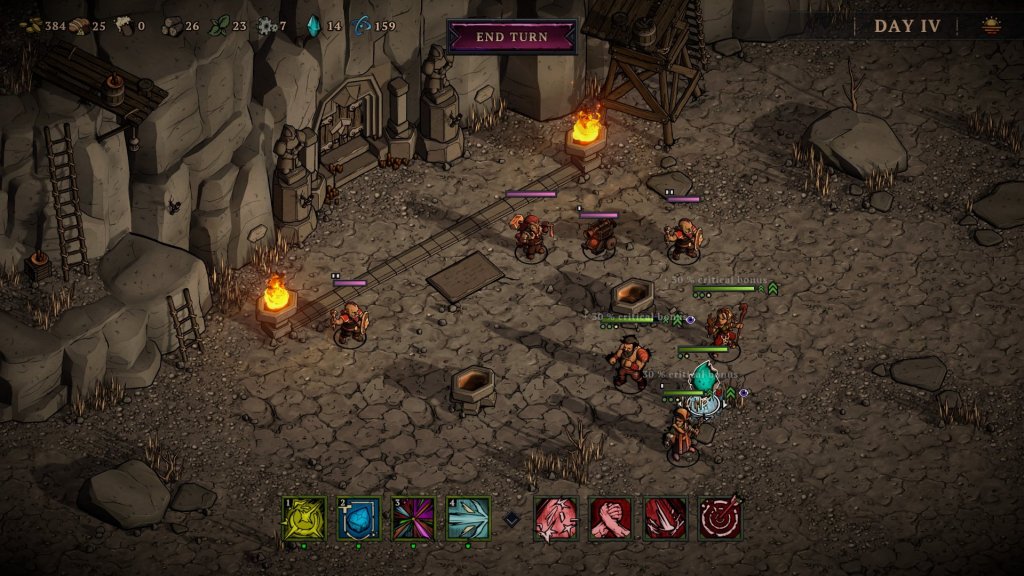The height and width of the screenshot is (576, 1024).
Task: Activate the yellow burst ability in slot 1
Action: pos(304,519)
